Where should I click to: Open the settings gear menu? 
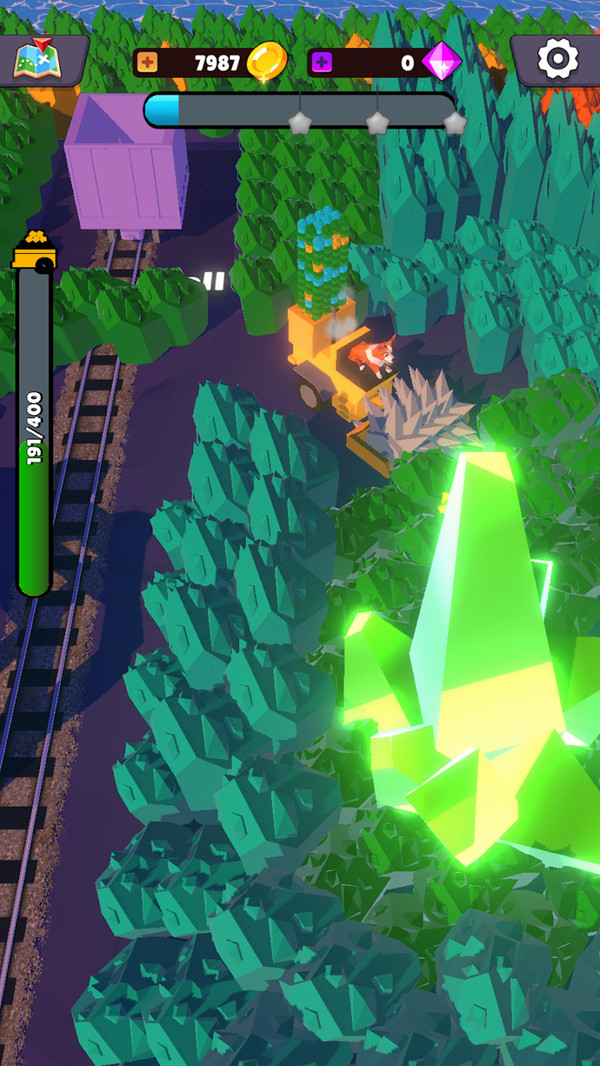click(x=557, y=60)
